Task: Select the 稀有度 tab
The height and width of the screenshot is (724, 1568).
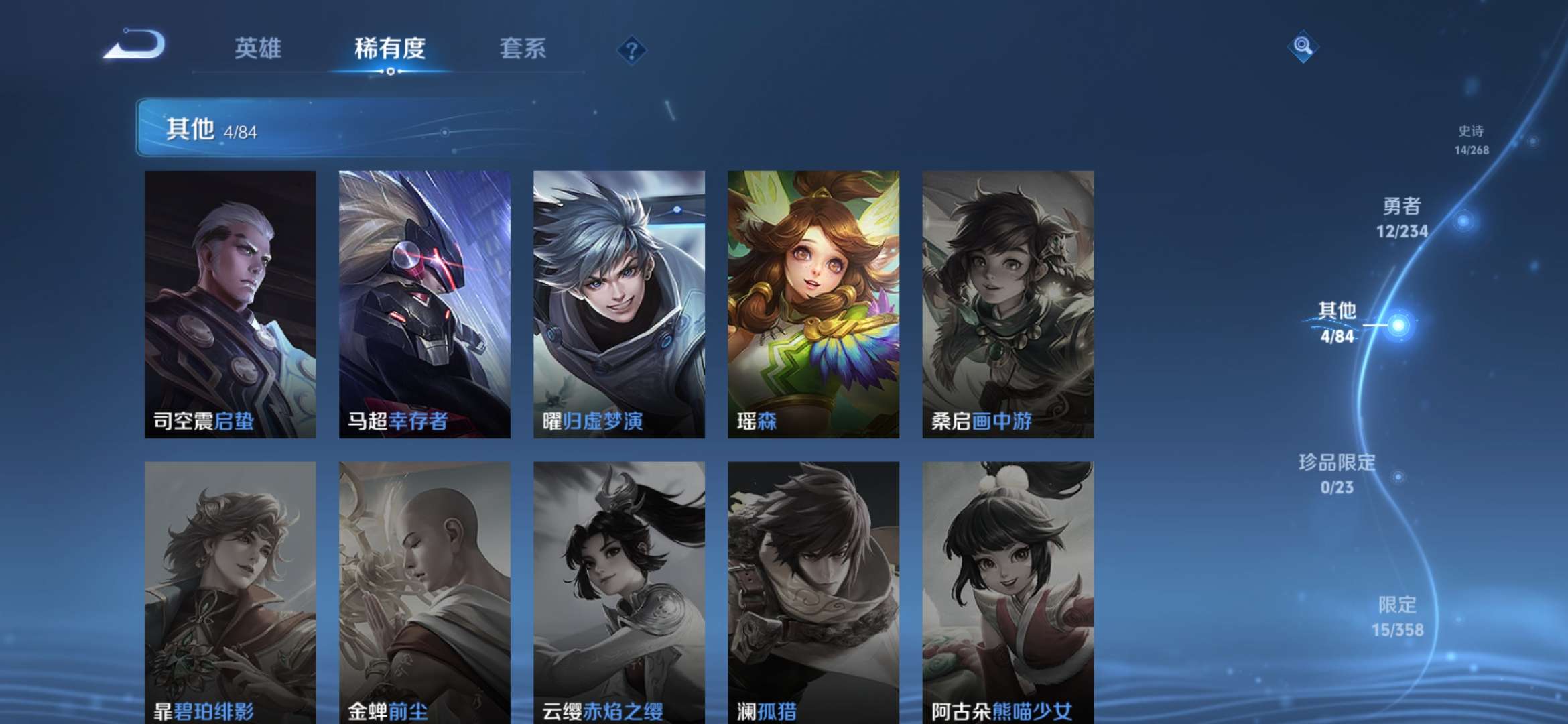Action: pyautogui.click(x=390, y=48)
